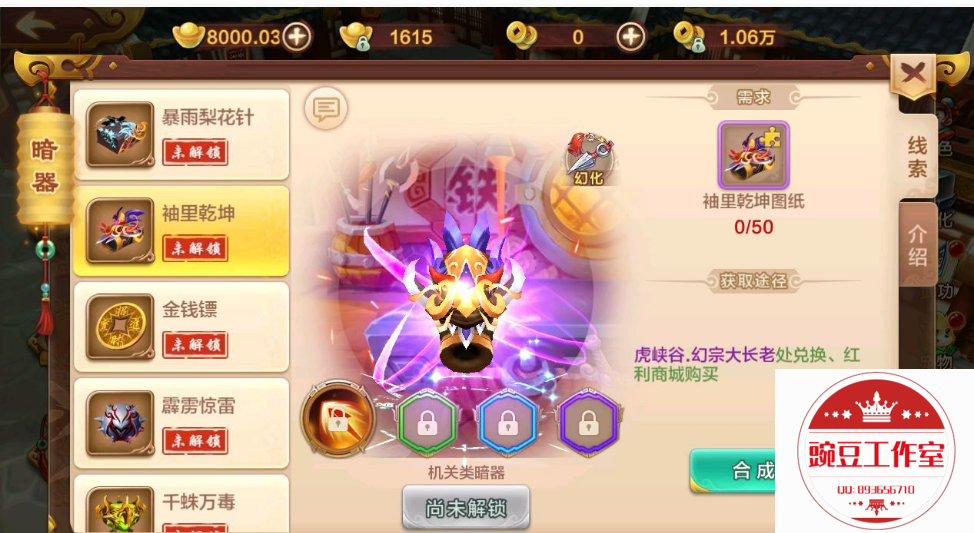
Task: Click the 袖里乾坤图纸 blueprint item
Action: click(x=753, y=155)
